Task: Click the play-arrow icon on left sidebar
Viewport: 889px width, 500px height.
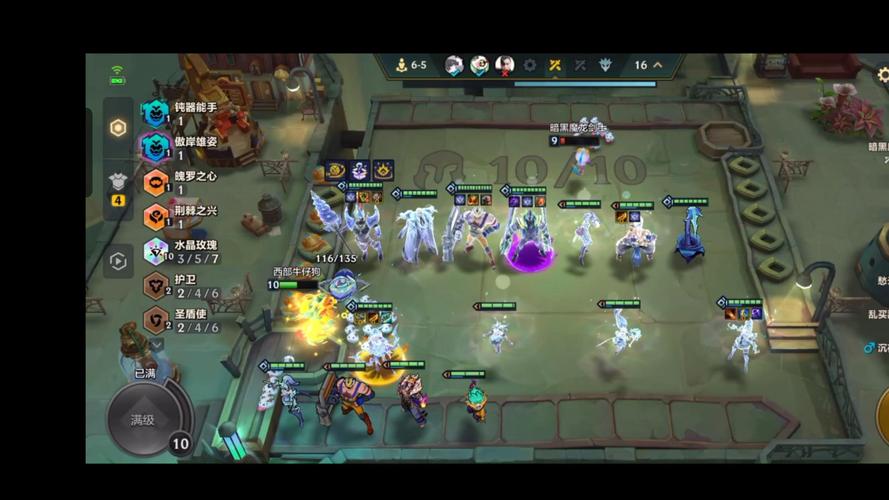Action: pyautogui.click(x=118, y=262)
